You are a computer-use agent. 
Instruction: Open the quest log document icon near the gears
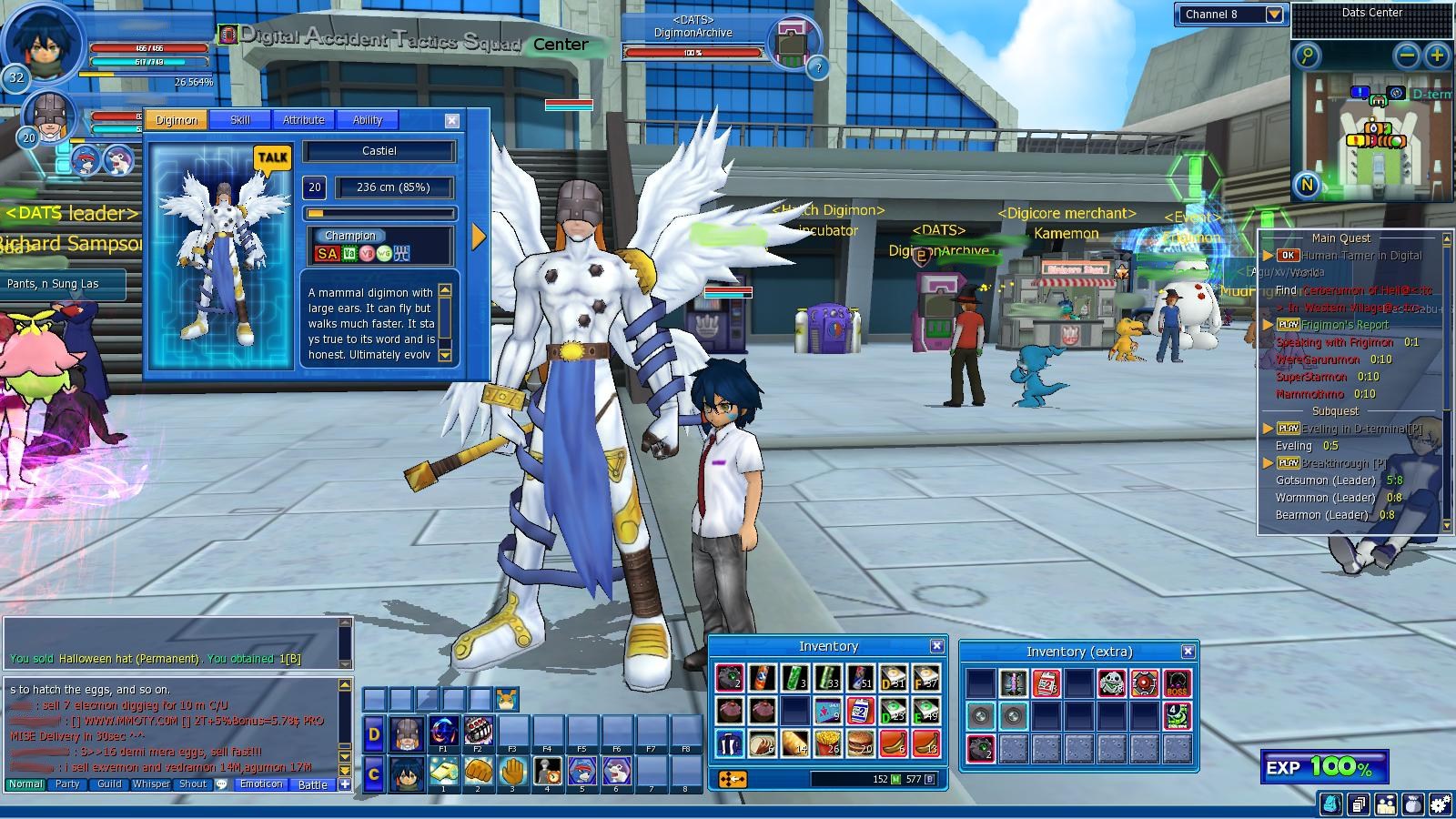click(1358, 804)
